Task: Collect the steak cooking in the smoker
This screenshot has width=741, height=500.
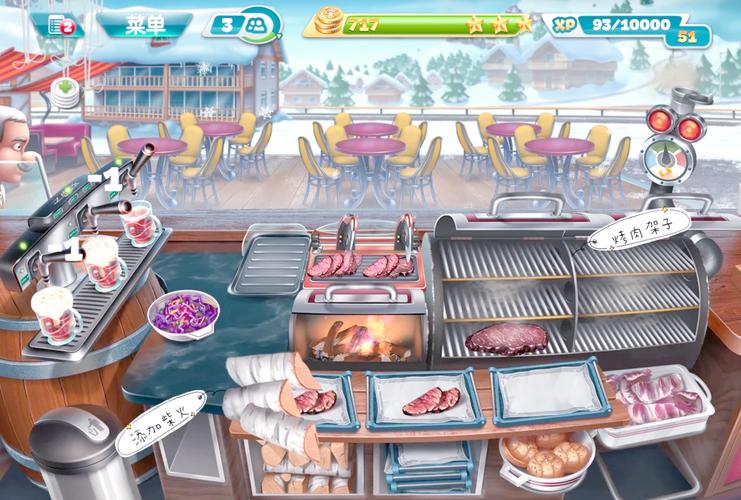Action: coord(507,338)
